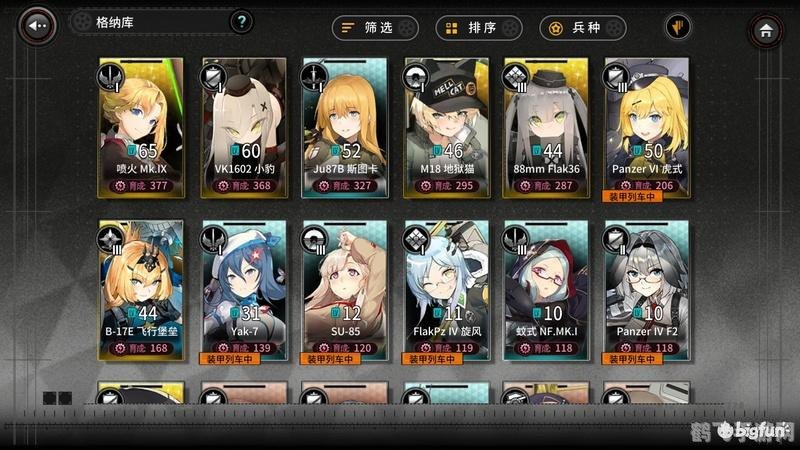Open the question mark help button
Screen dimensions: 800x450
[x=241, y=22]
